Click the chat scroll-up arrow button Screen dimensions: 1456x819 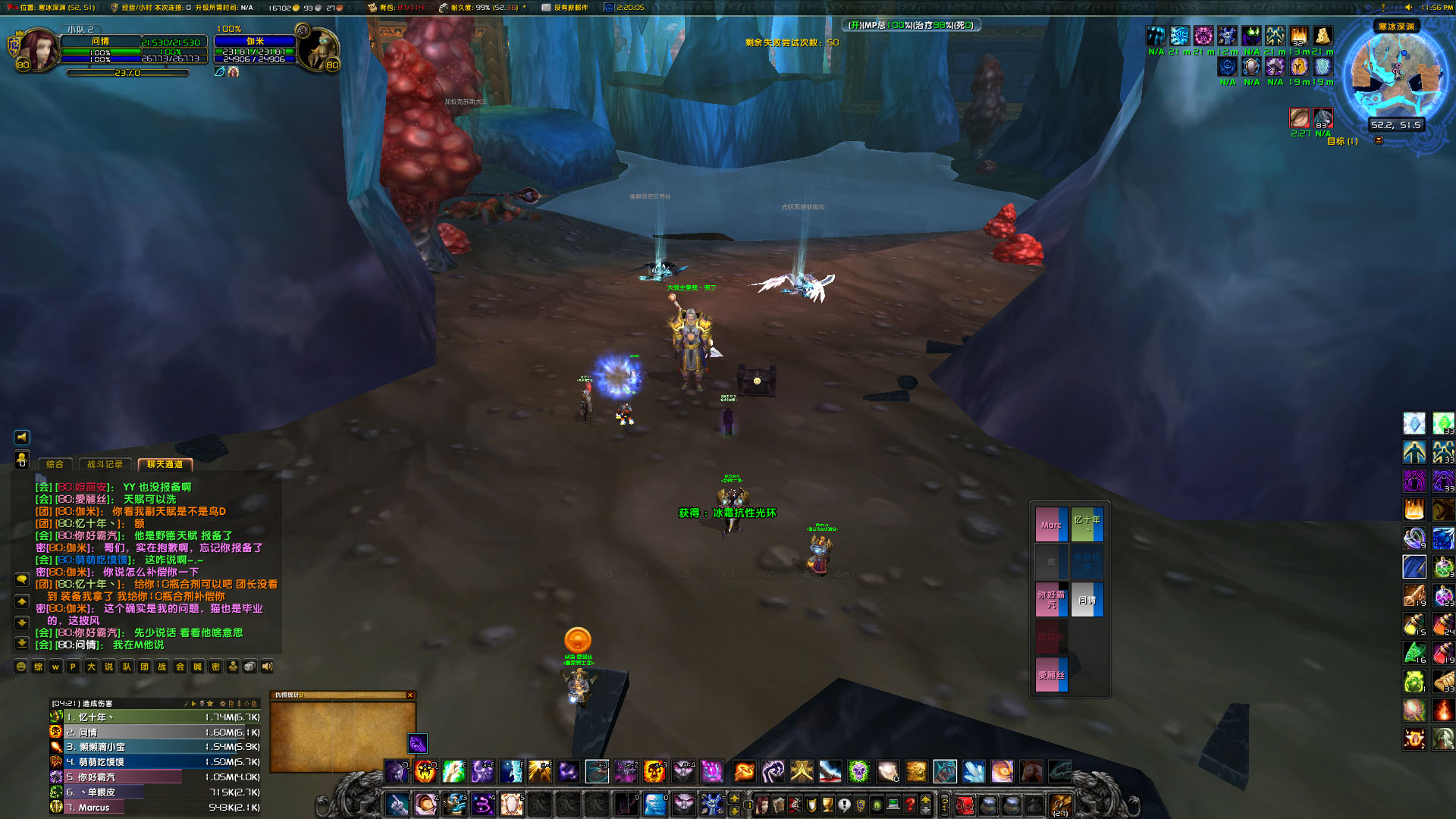tap(21, 601)
